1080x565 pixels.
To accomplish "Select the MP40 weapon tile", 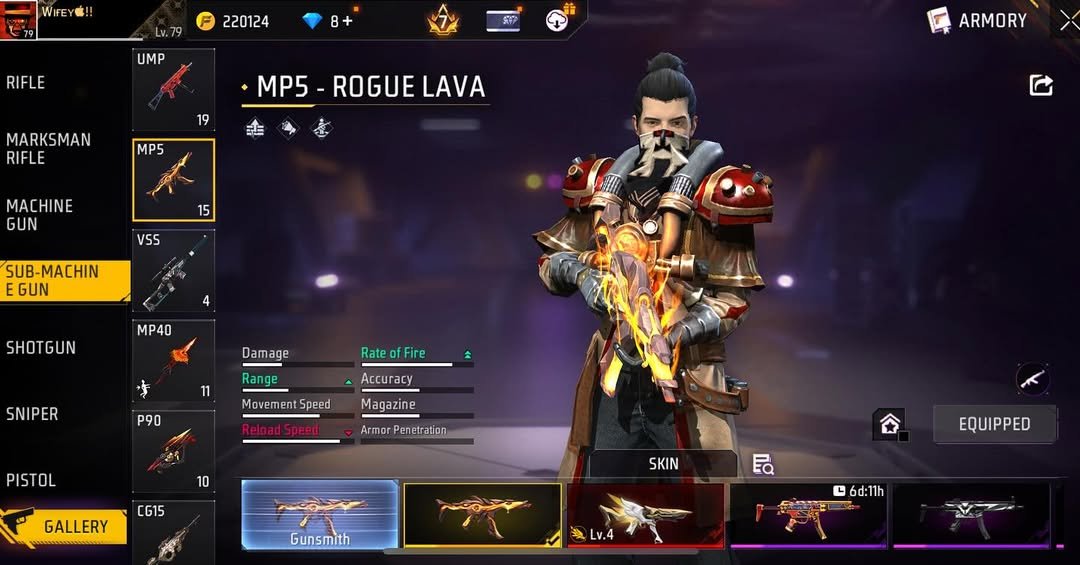I will (173, 361).
